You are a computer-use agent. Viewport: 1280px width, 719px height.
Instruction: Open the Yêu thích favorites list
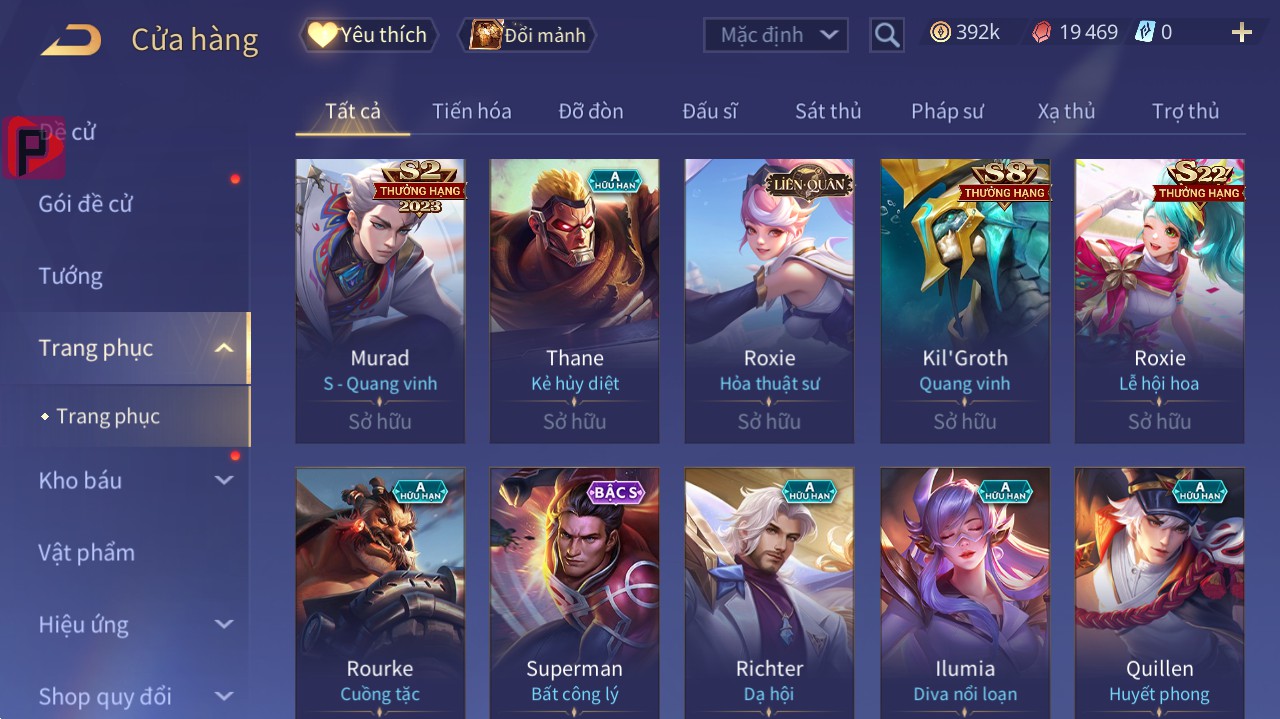click(x=368, y=35)
